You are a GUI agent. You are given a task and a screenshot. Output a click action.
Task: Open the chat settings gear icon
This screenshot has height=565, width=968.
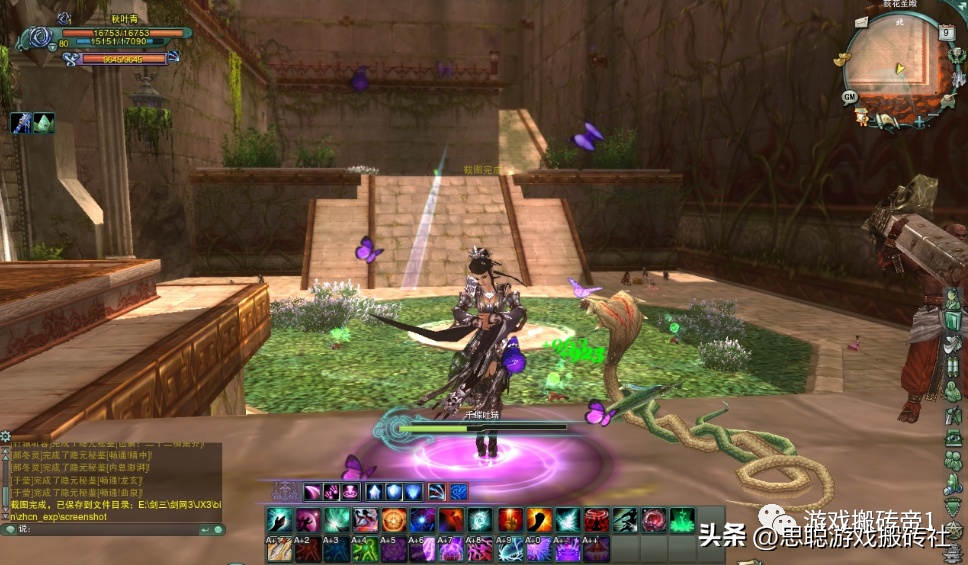(x=6, y=436)
